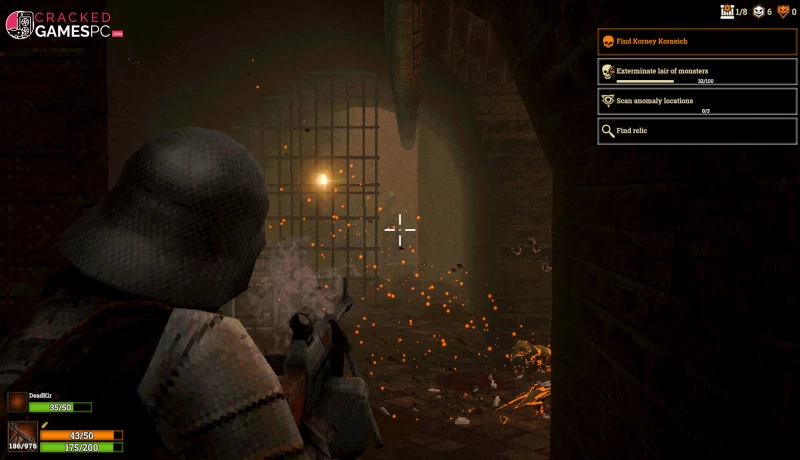Screen dimensions: 800x460
Task: Choose the Find relic objective
Action: click(x=697, y=130)
